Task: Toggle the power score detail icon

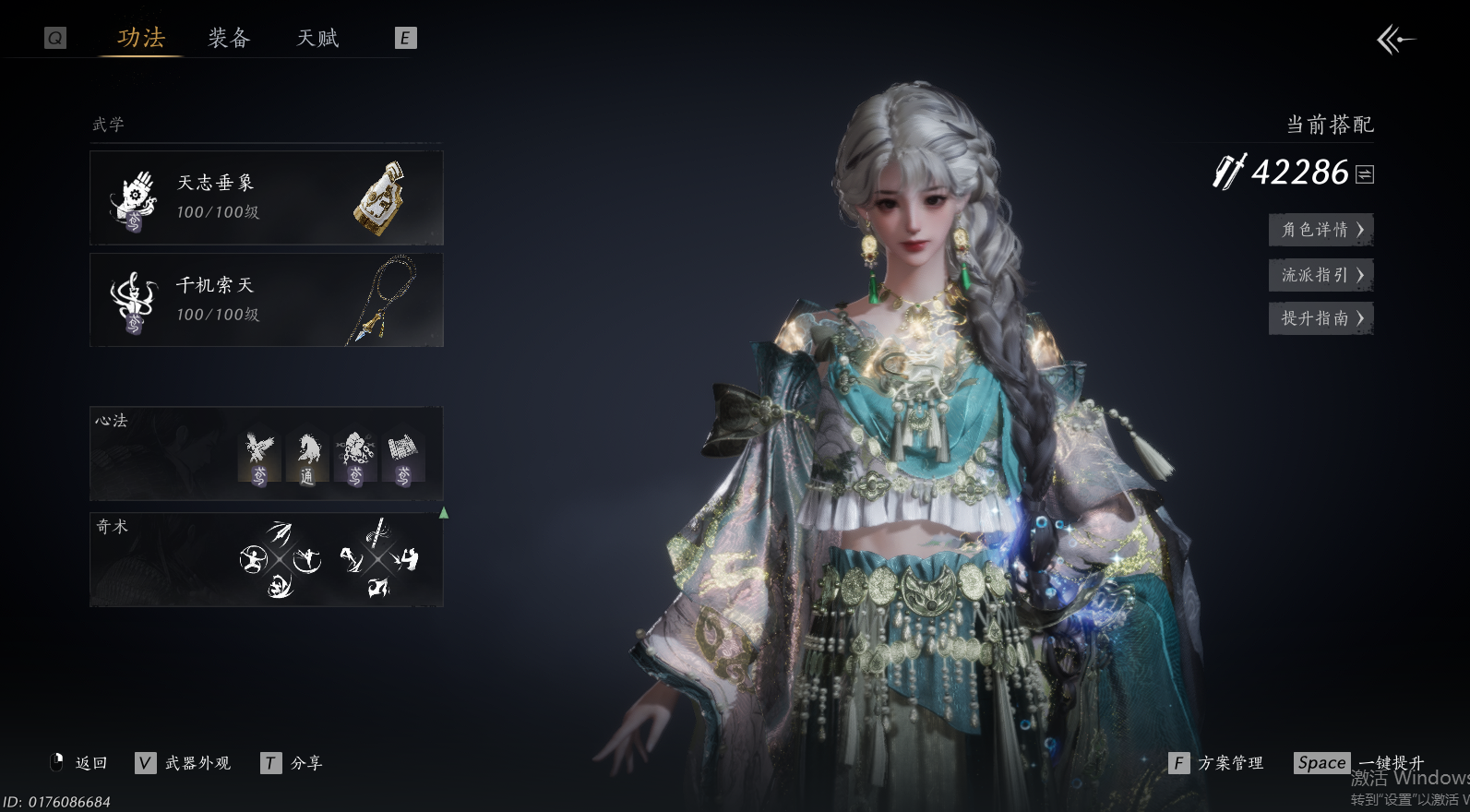Action: tap(1365, 173)
